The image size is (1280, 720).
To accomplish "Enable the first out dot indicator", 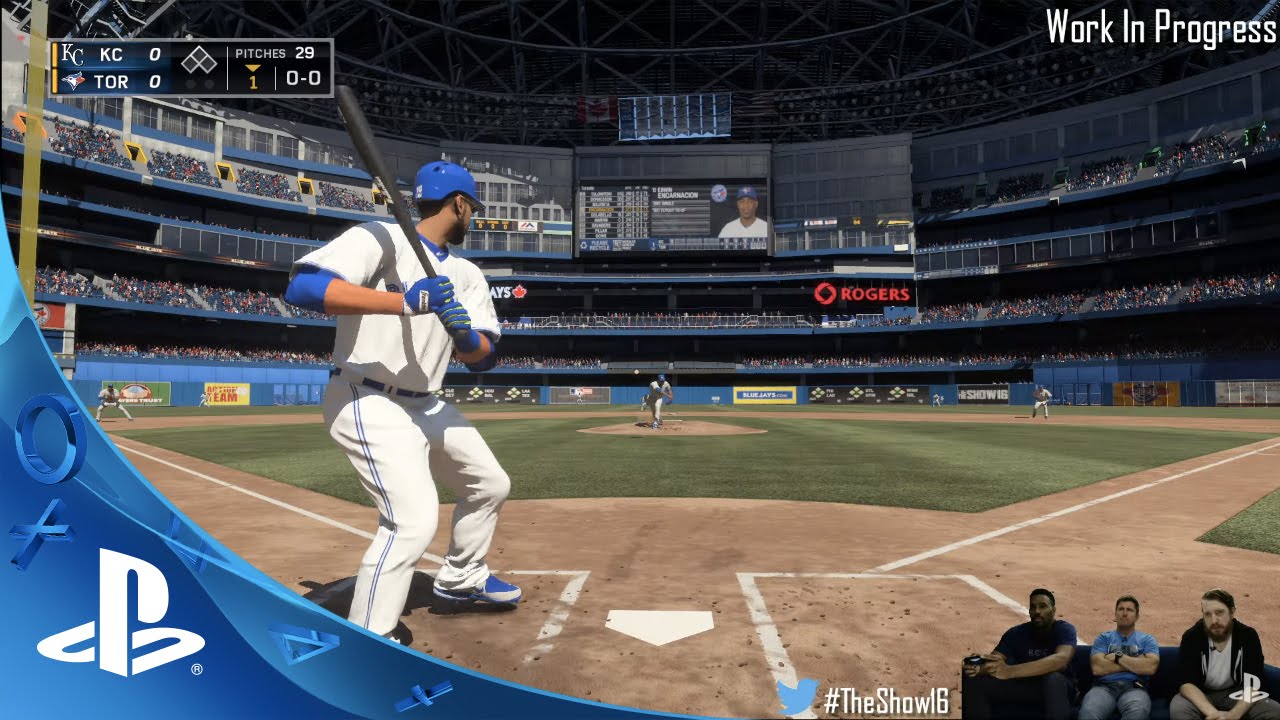I will [190, 82].
